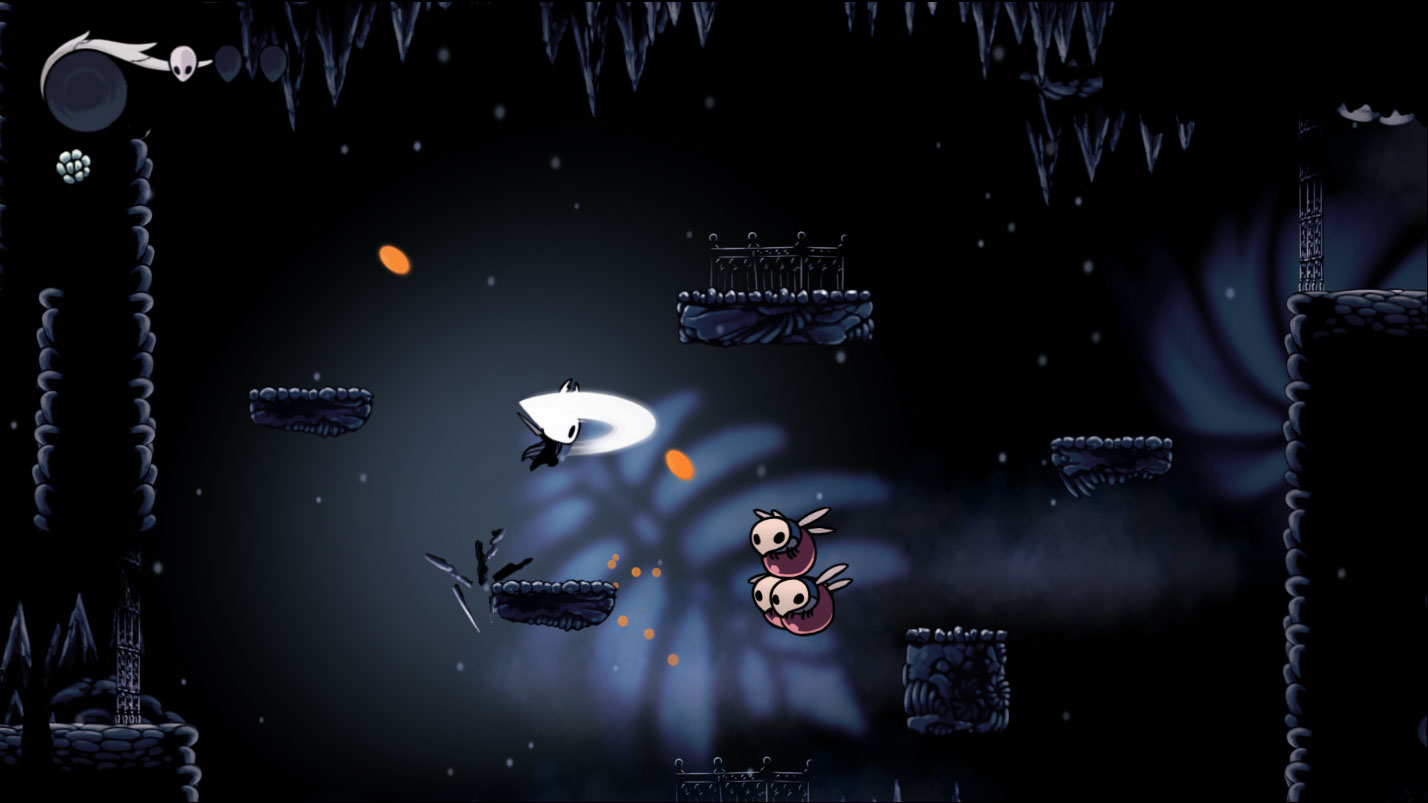Click the floating orange geo near the slash
1428x803 pixels.
coord(680,465)
